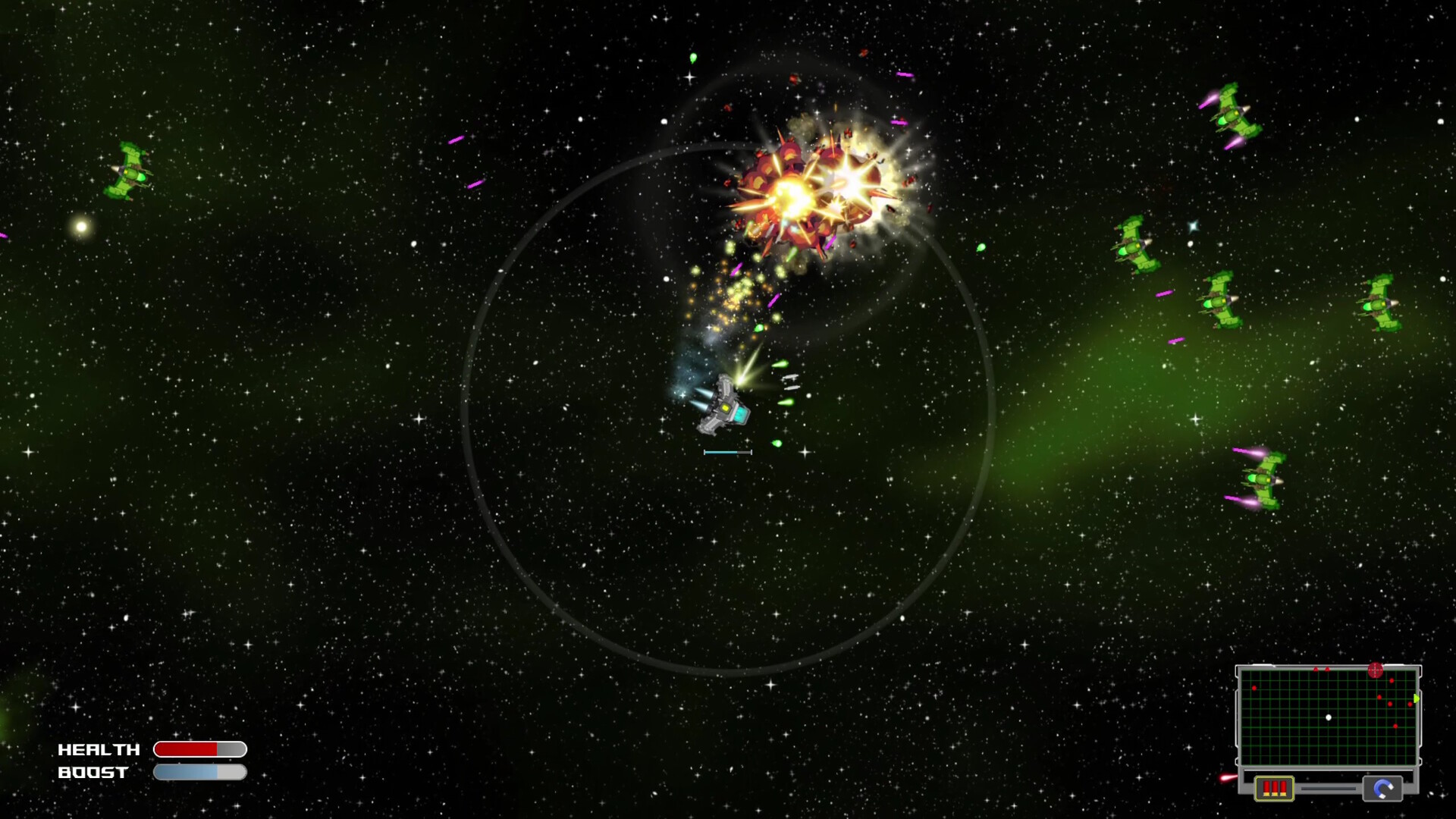Click the grey progress bar below the radar
The width and height of the screenshot is (1456, 819).
[1329, 789]
